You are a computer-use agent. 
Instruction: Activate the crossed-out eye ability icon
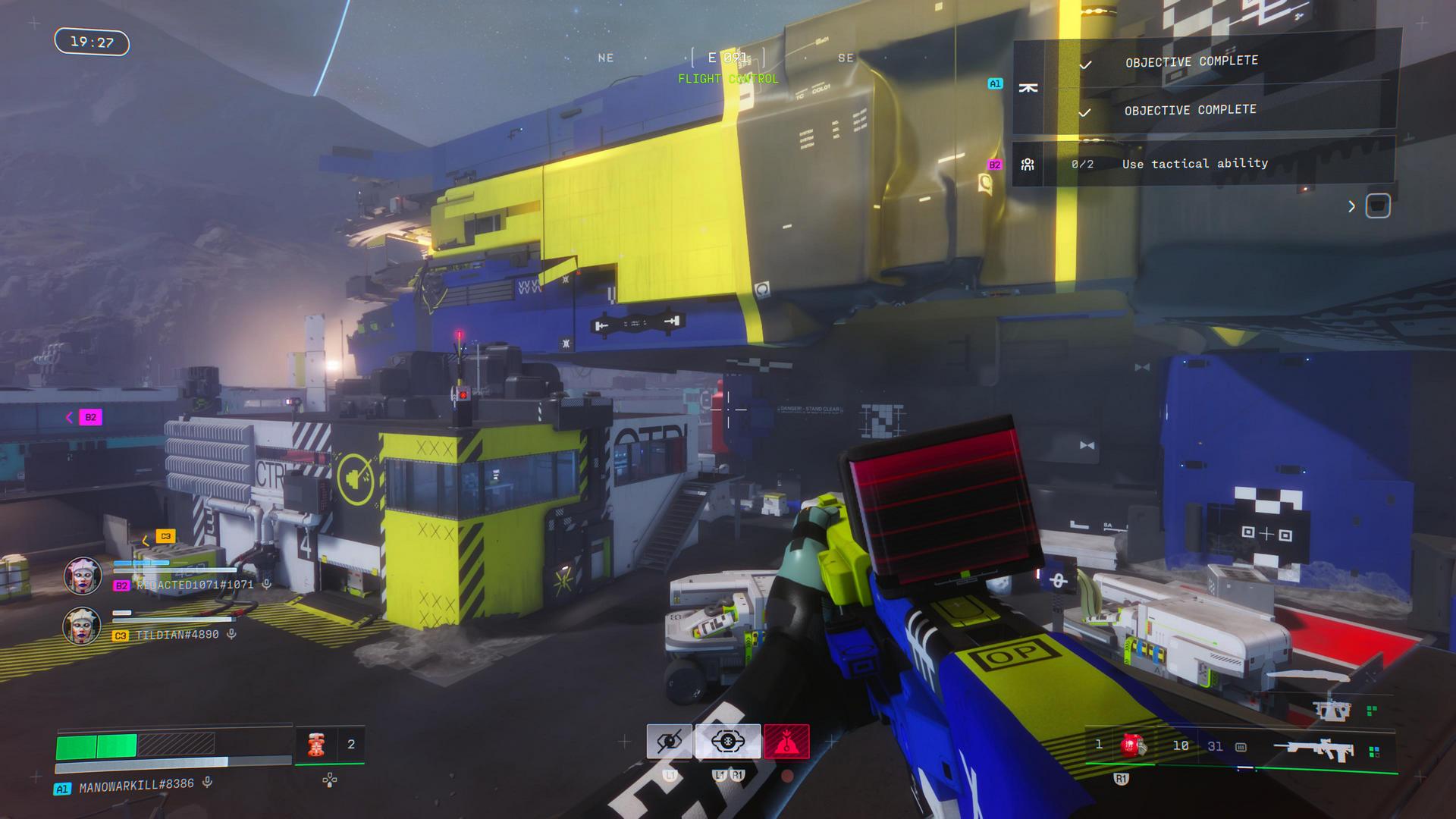669,742
